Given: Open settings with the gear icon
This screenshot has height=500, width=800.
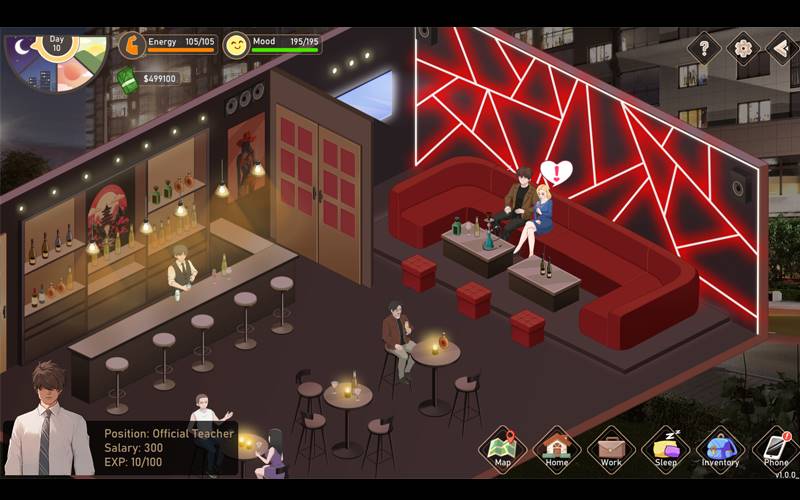Looking at the screenshot, I should tap(743, 47).
